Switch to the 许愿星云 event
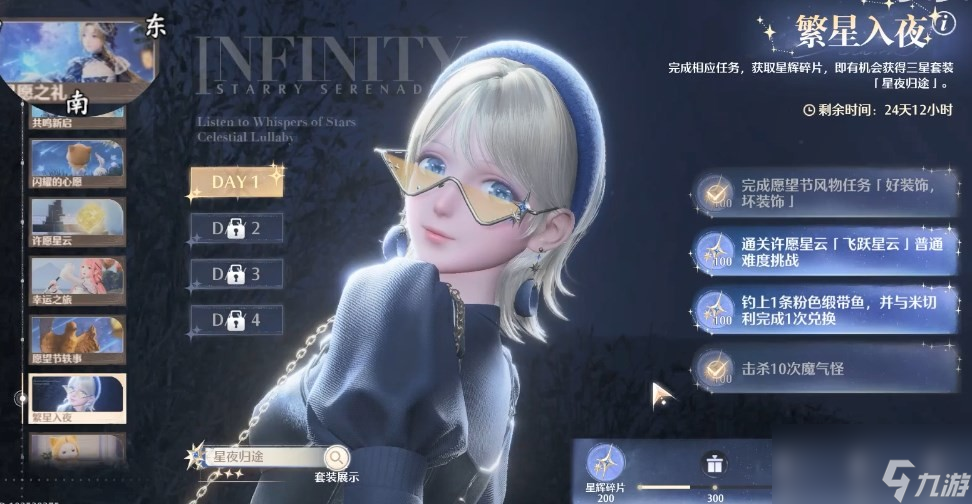Image resolution: width=972 pixels, height=504 pixels. pyautogui.click(x=77, y=222)
